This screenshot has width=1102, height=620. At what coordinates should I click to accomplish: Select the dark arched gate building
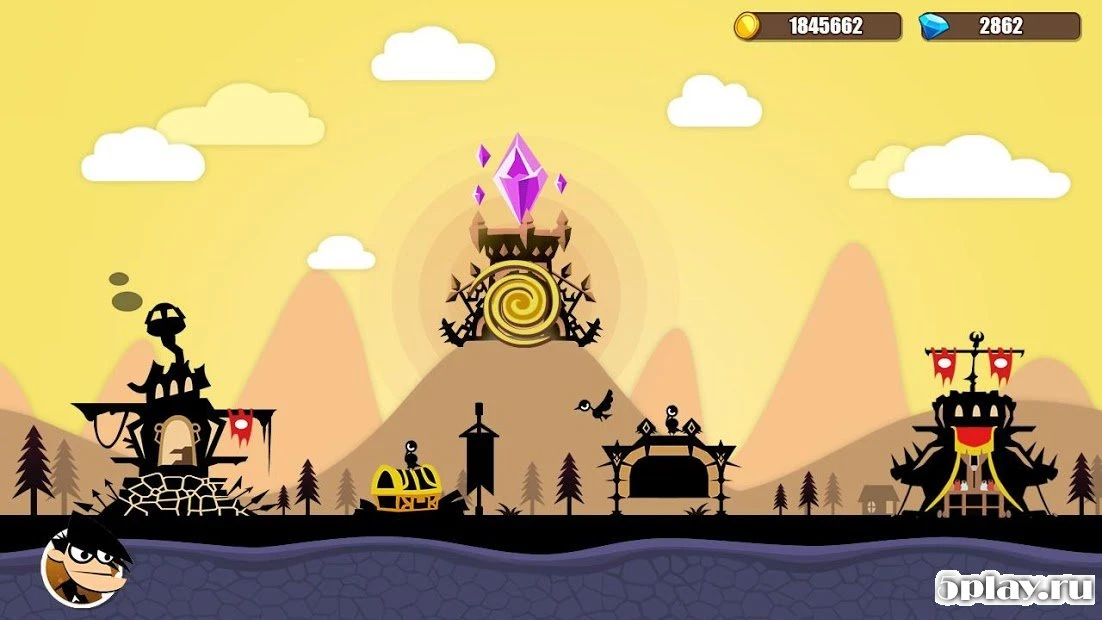tap(668, 468)
